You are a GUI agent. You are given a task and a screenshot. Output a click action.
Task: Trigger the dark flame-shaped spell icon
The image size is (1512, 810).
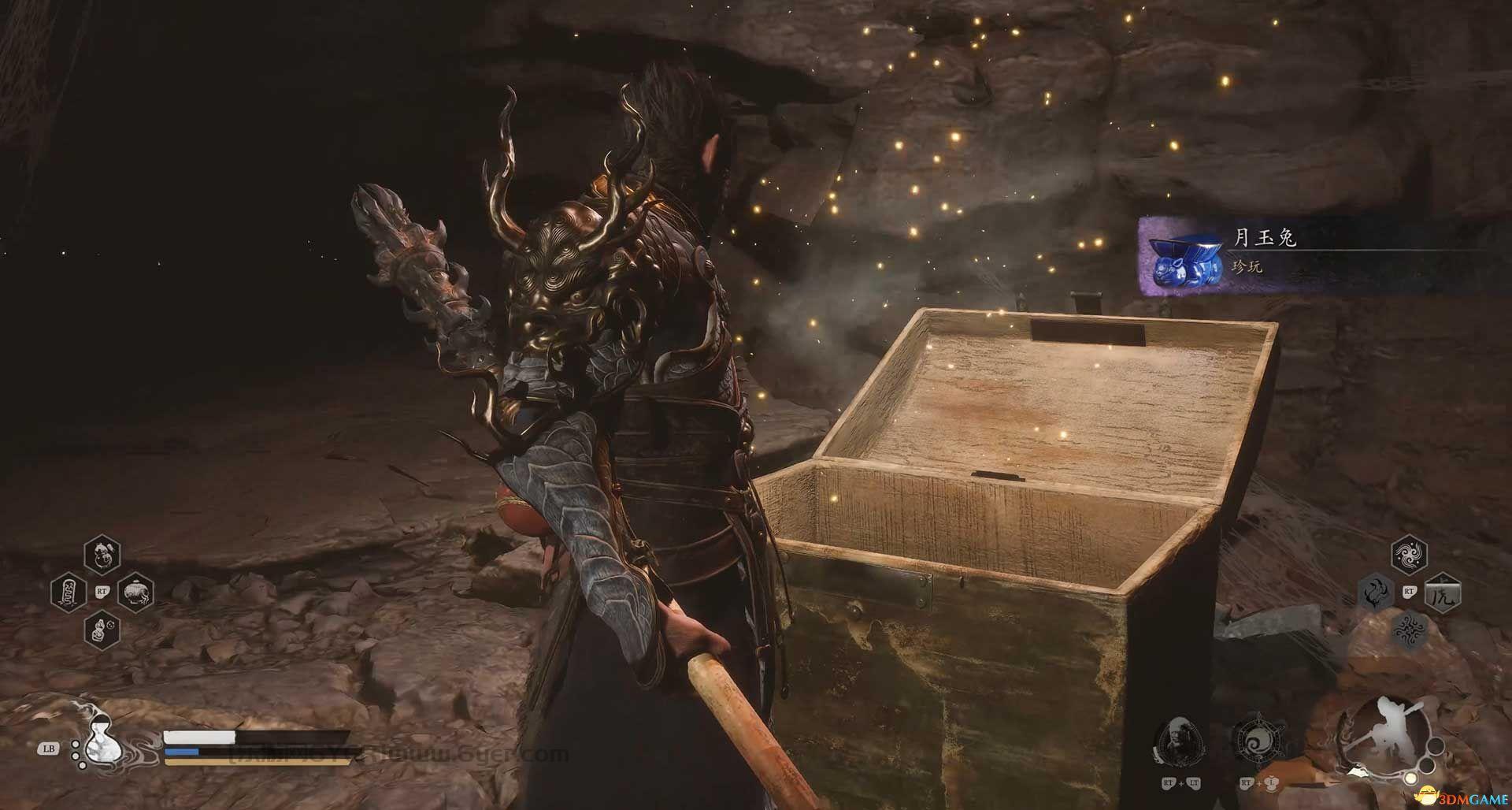coord(1376,593)
